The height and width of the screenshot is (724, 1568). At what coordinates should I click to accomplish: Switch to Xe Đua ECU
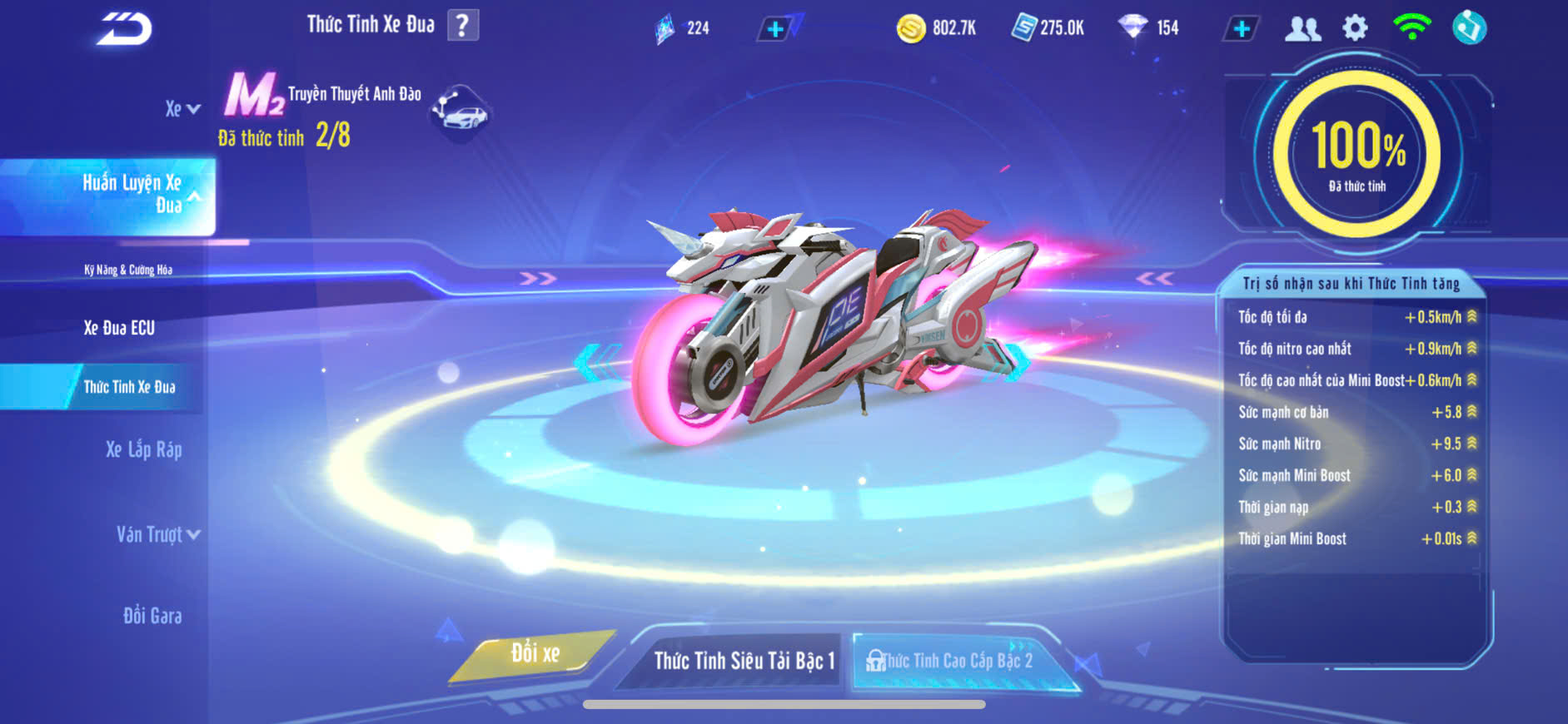click(119, 328)
